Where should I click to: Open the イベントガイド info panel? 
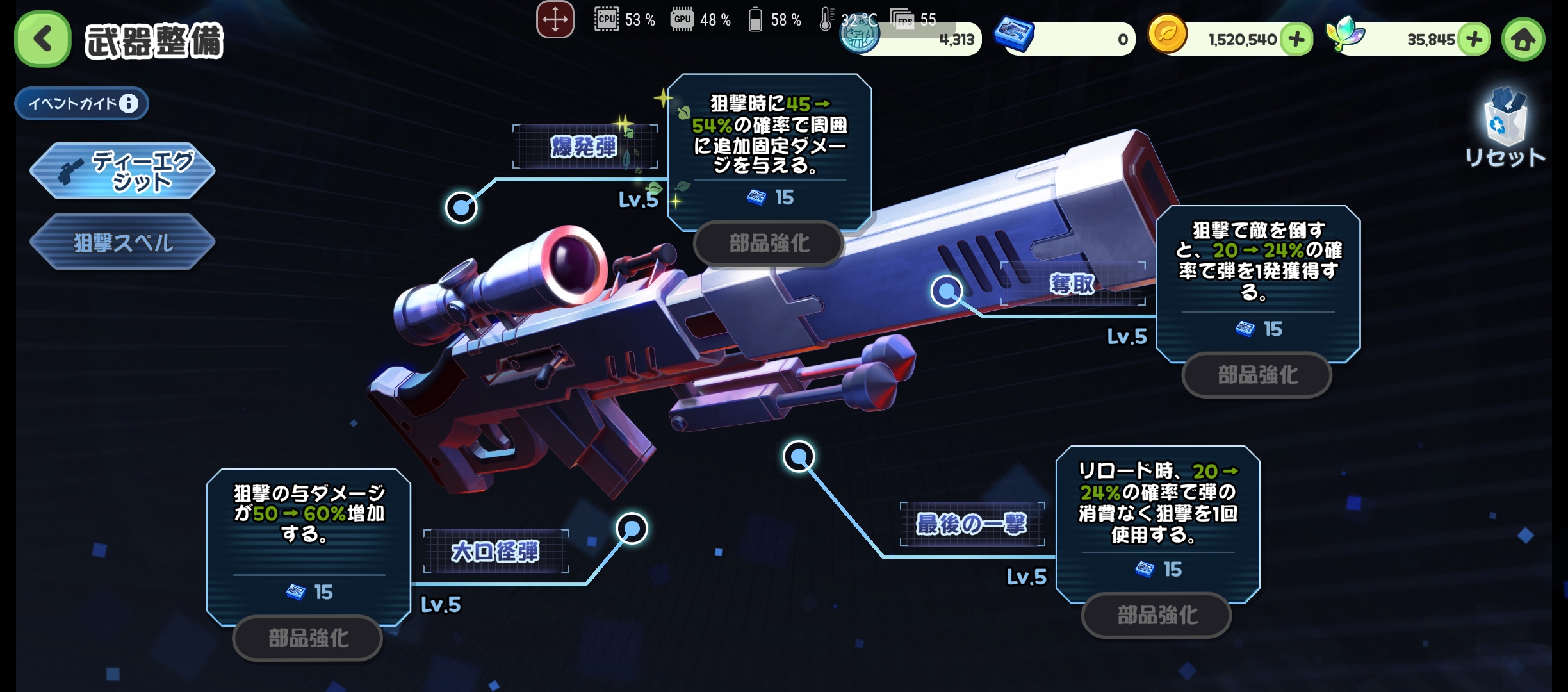[82, 103]
